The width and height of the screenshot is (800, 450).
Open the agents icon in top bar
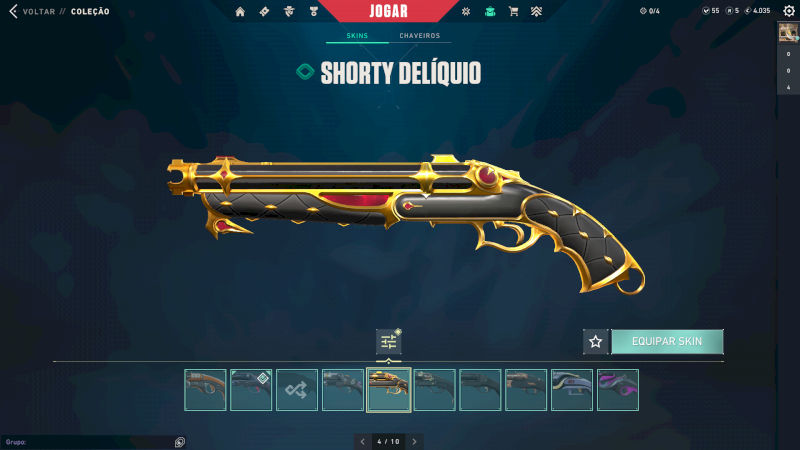click(289, 11)
